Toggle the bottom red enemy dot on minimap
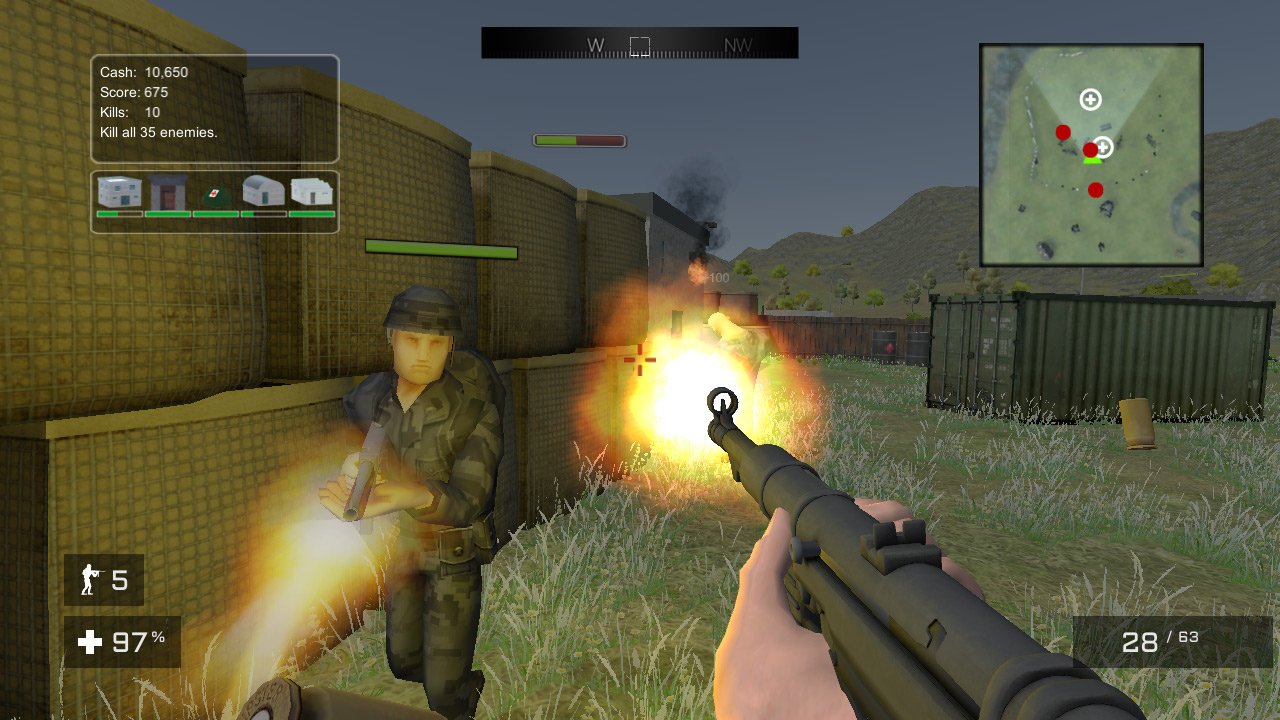Screen dimensions: 1280x720 [x=1094, y=188]
